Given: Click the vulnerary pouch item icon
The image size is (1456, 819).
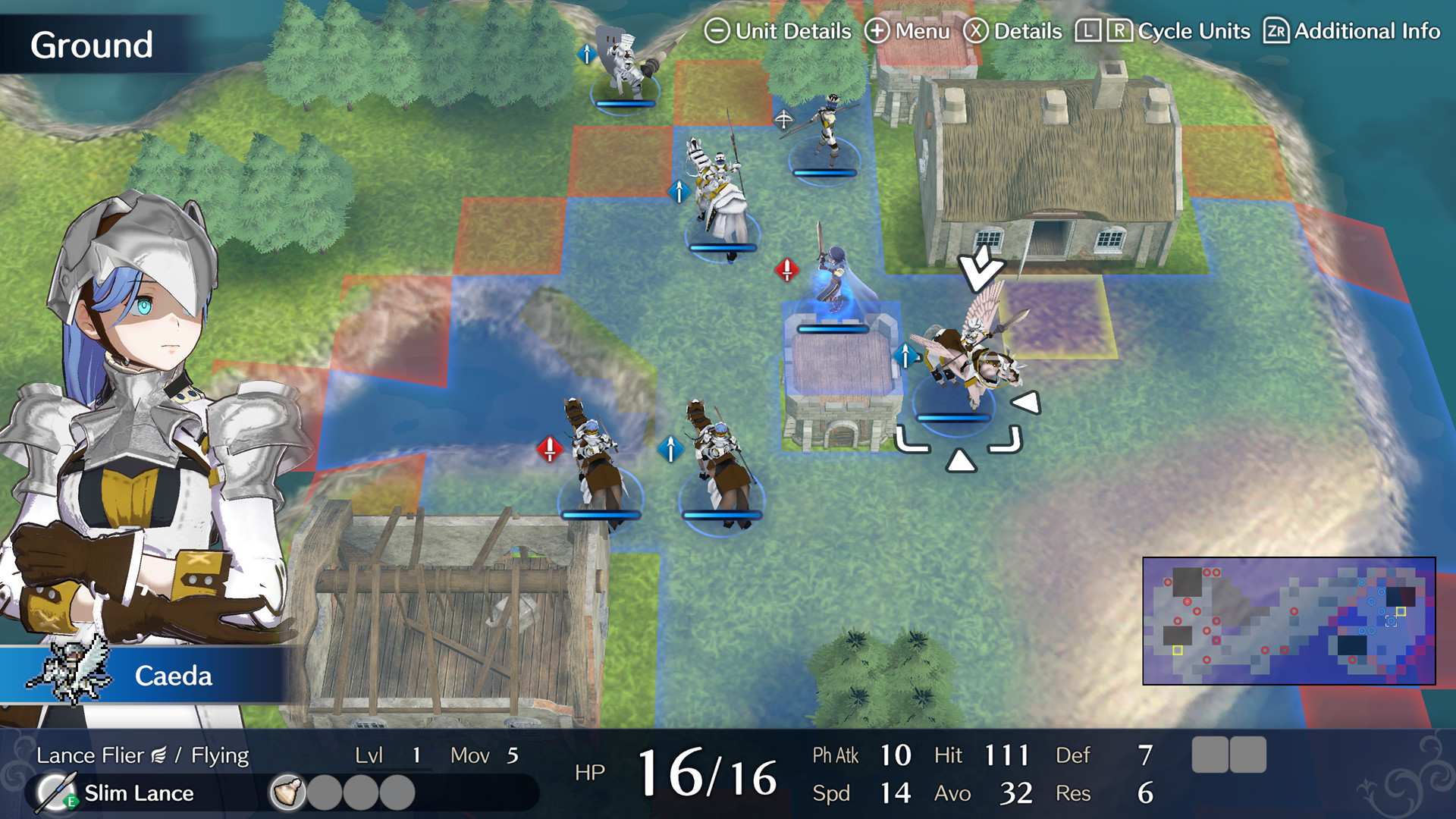Looking at the screenshot, I should (287, 793).
